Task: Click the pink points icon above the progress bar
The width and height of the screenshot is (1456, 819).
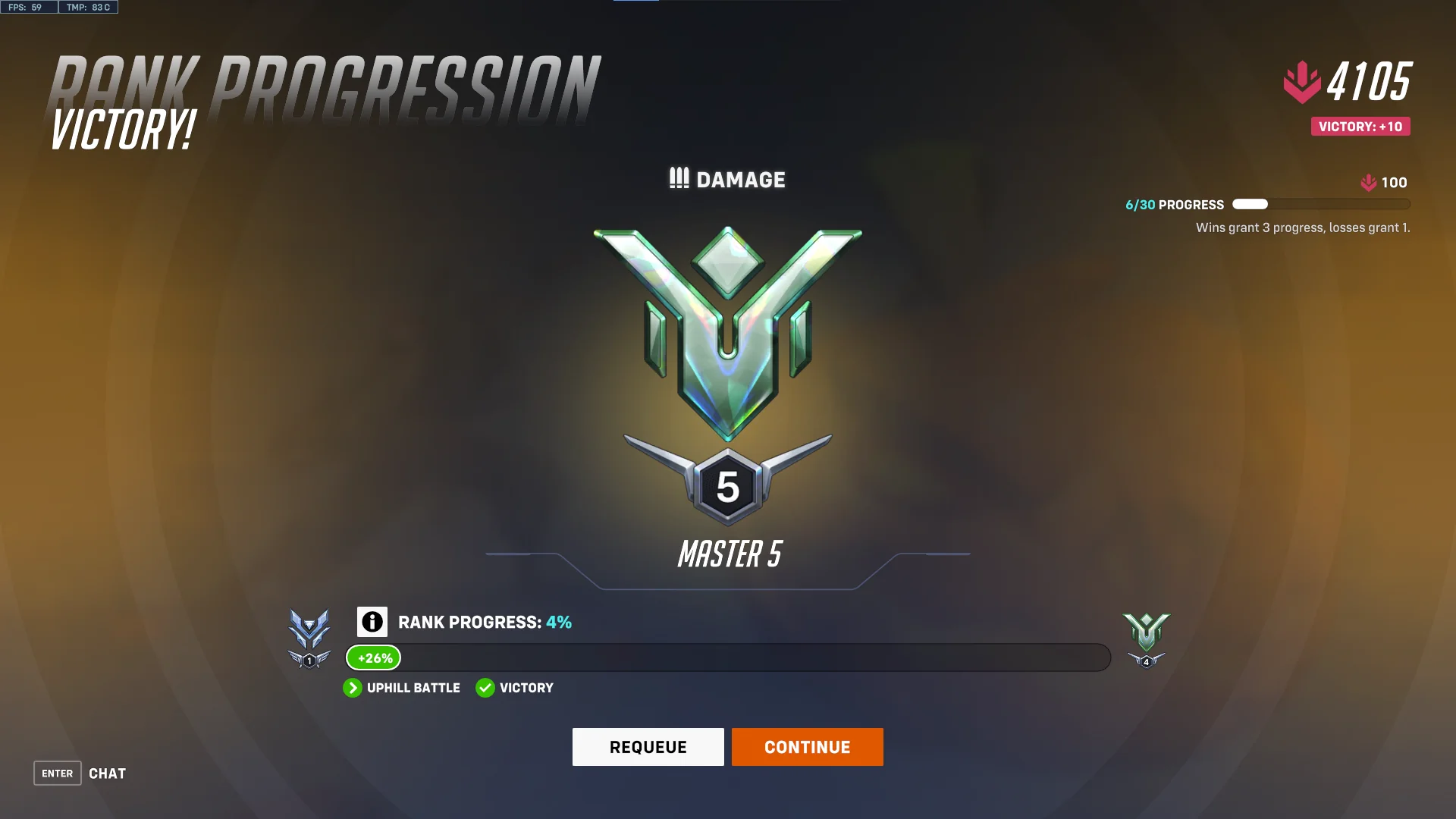Action: (1367, 182)
